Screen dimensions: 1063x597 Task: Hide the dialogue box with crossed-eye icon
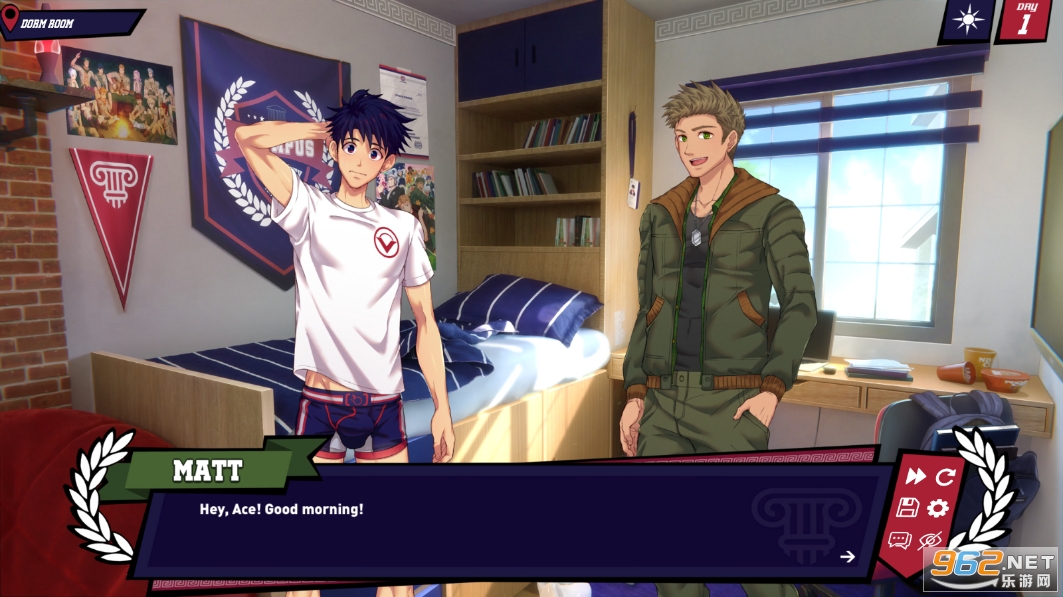tap(930, 540)
